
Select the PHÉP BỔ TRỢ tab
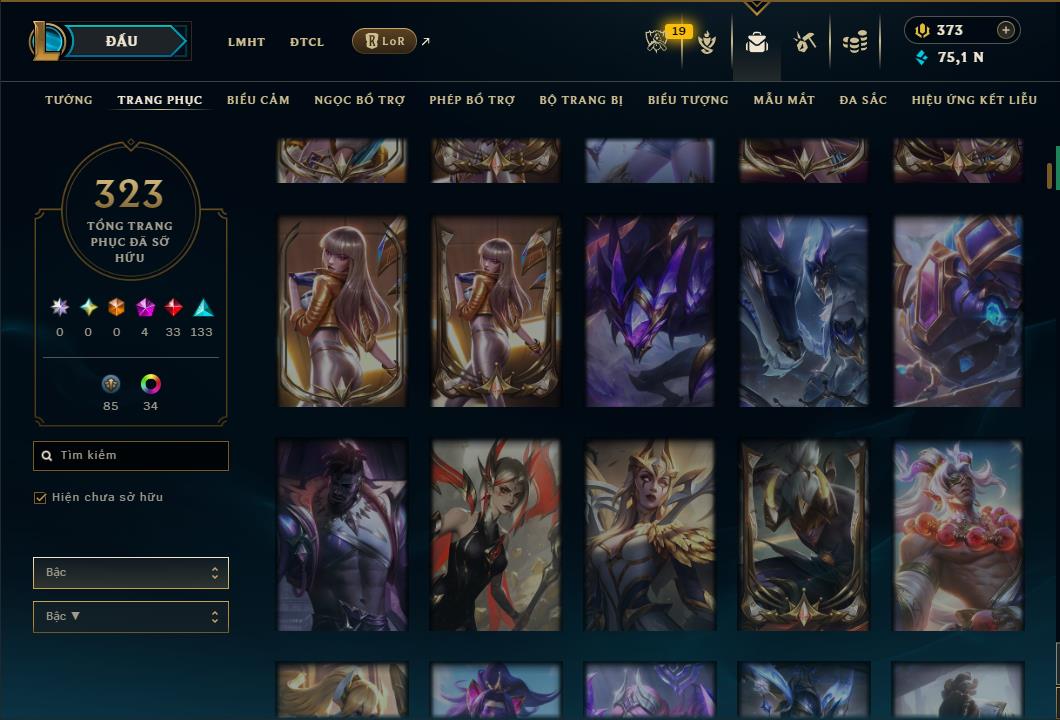(472, 100)
